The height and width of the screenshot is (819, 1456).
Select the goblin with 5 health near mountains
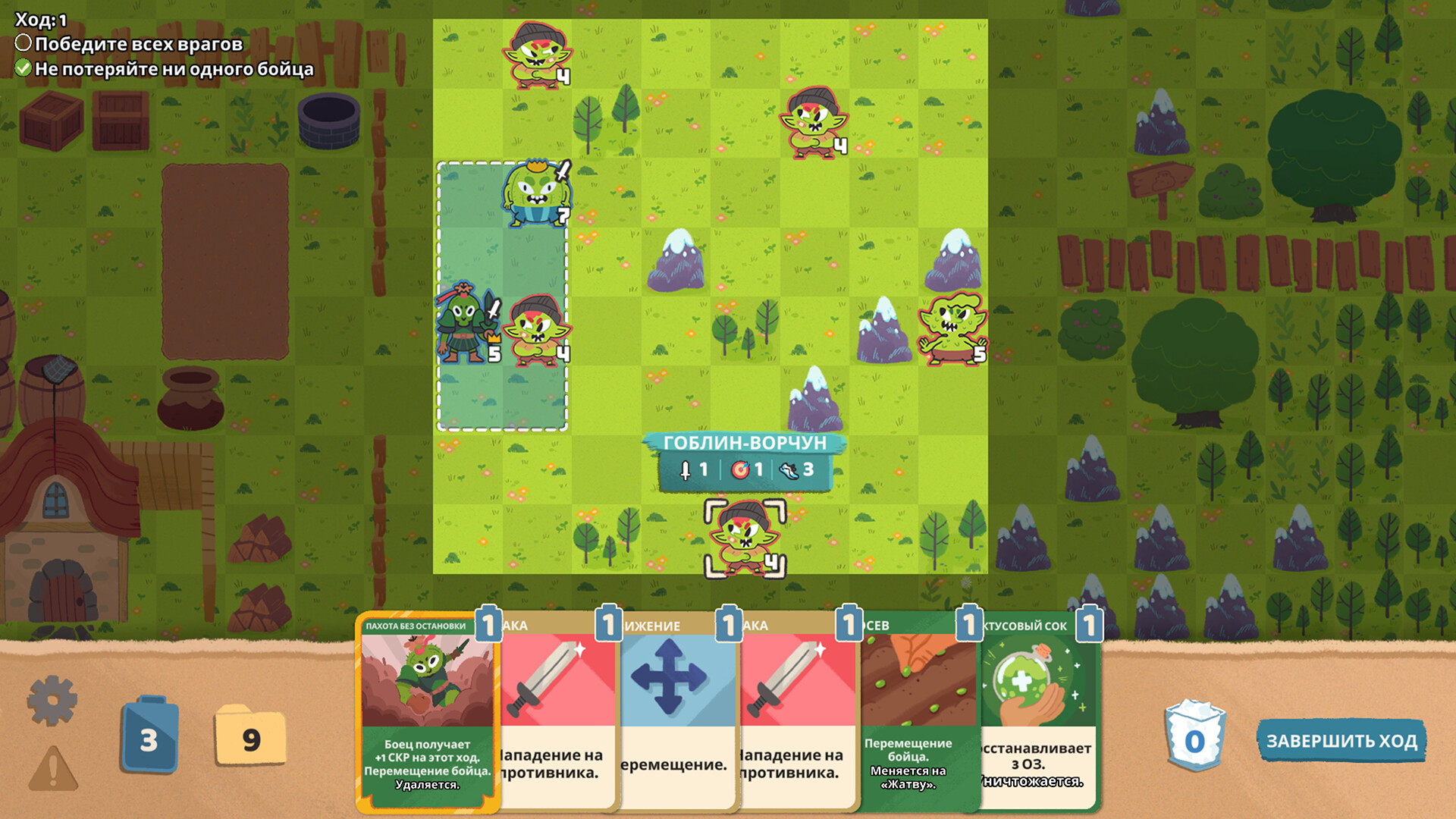click(953, 328)
